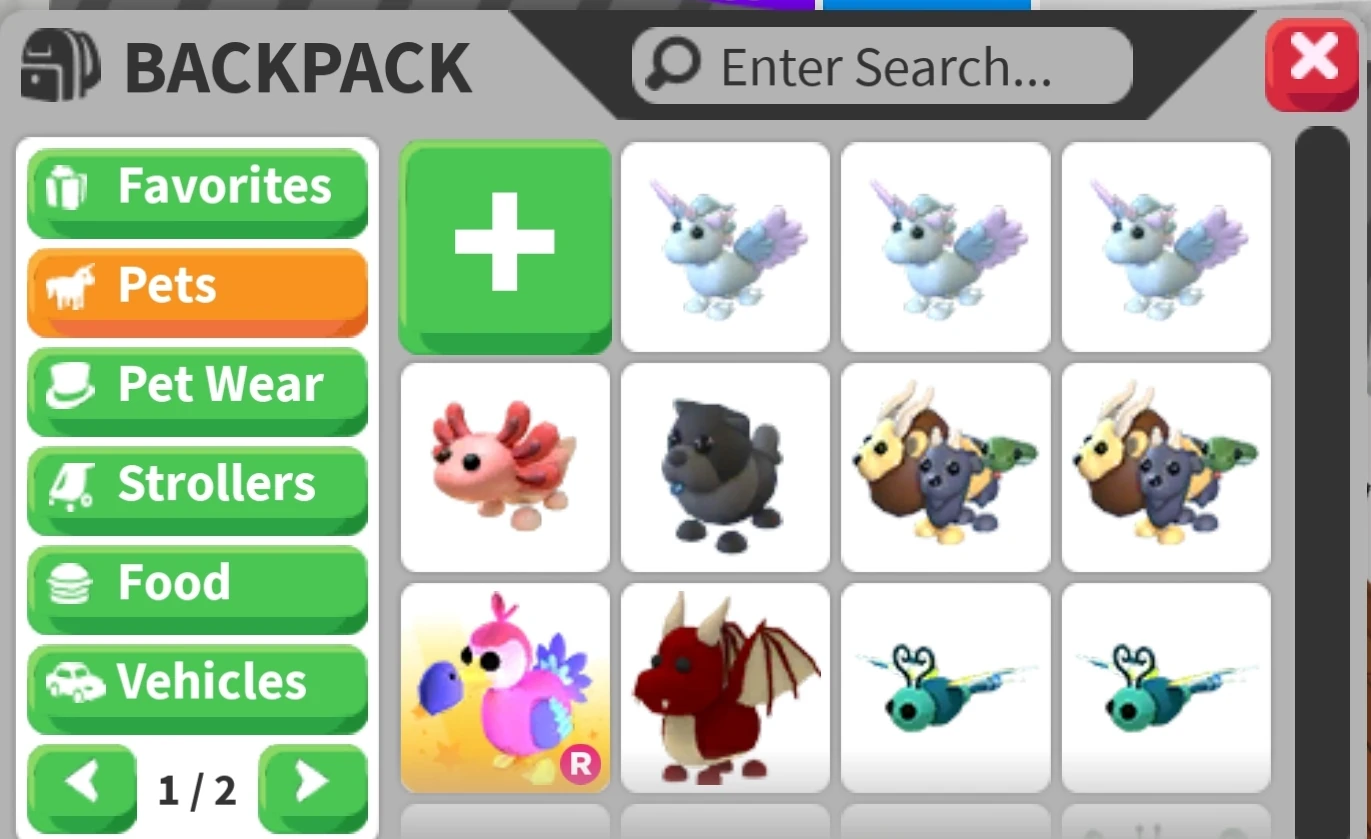The height and width of the screenshot is (839, 1371).
Task: Select the red dragon pet
Action: (x=725, y=688)
